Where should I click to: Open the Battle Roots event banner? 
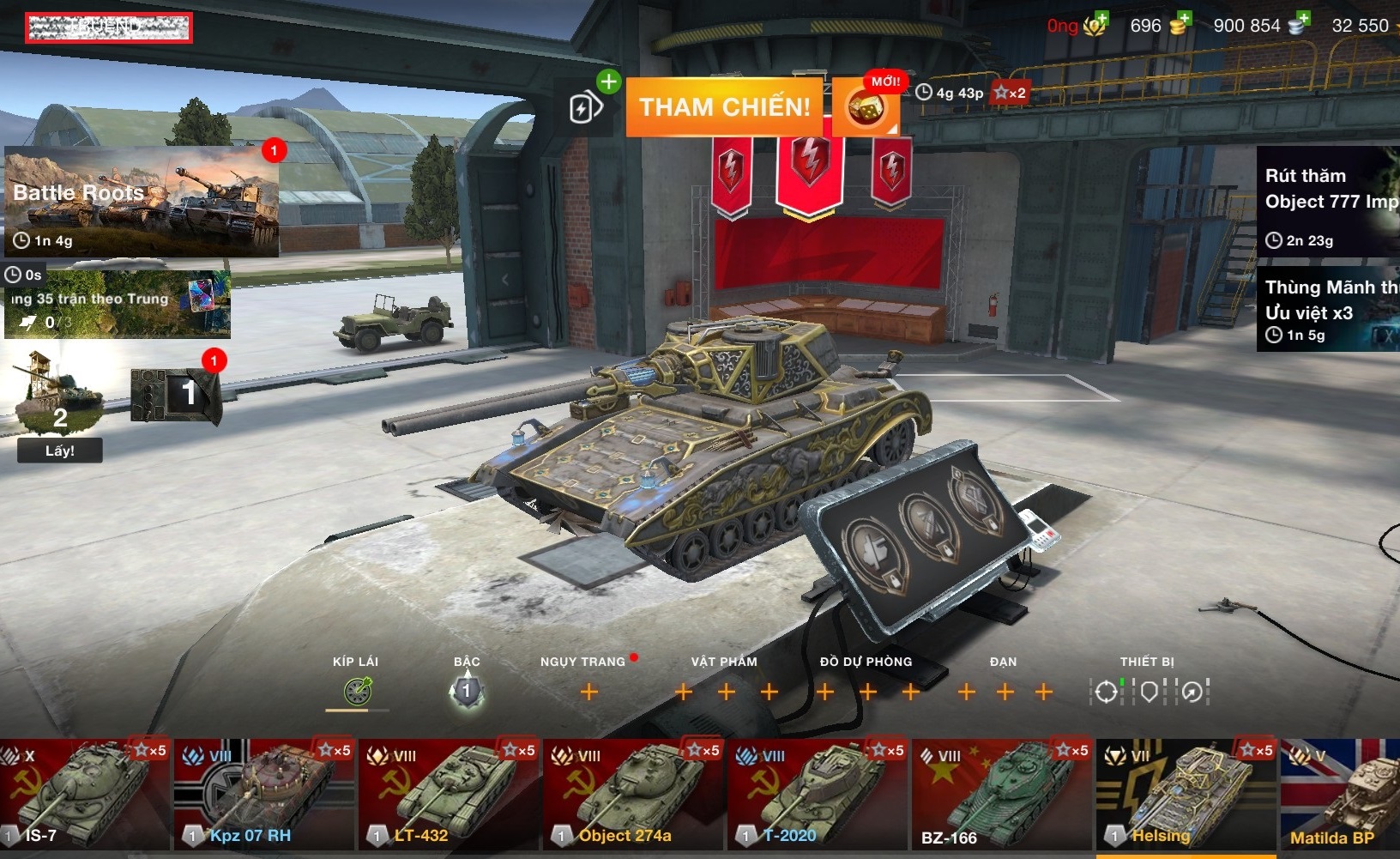click(x=142, y=202)
